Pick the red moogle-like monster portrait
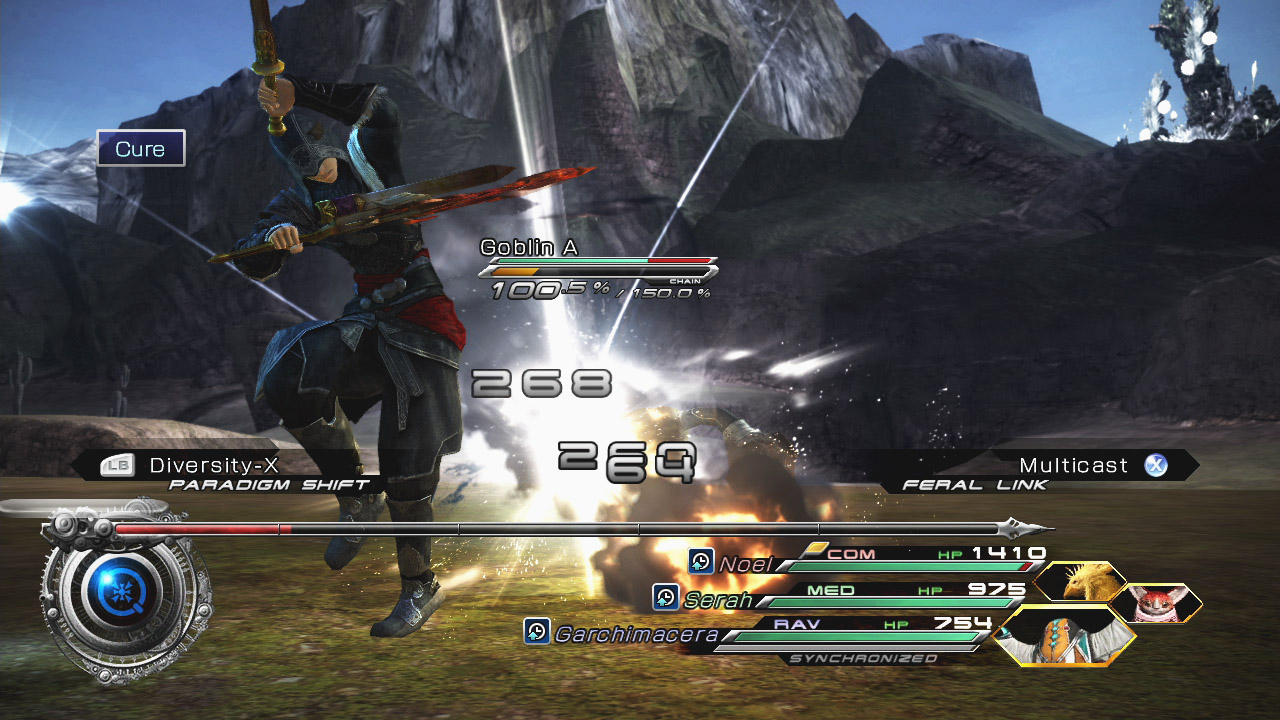This screenshot has height=720, width=1280. click(x=1156, y=603)
